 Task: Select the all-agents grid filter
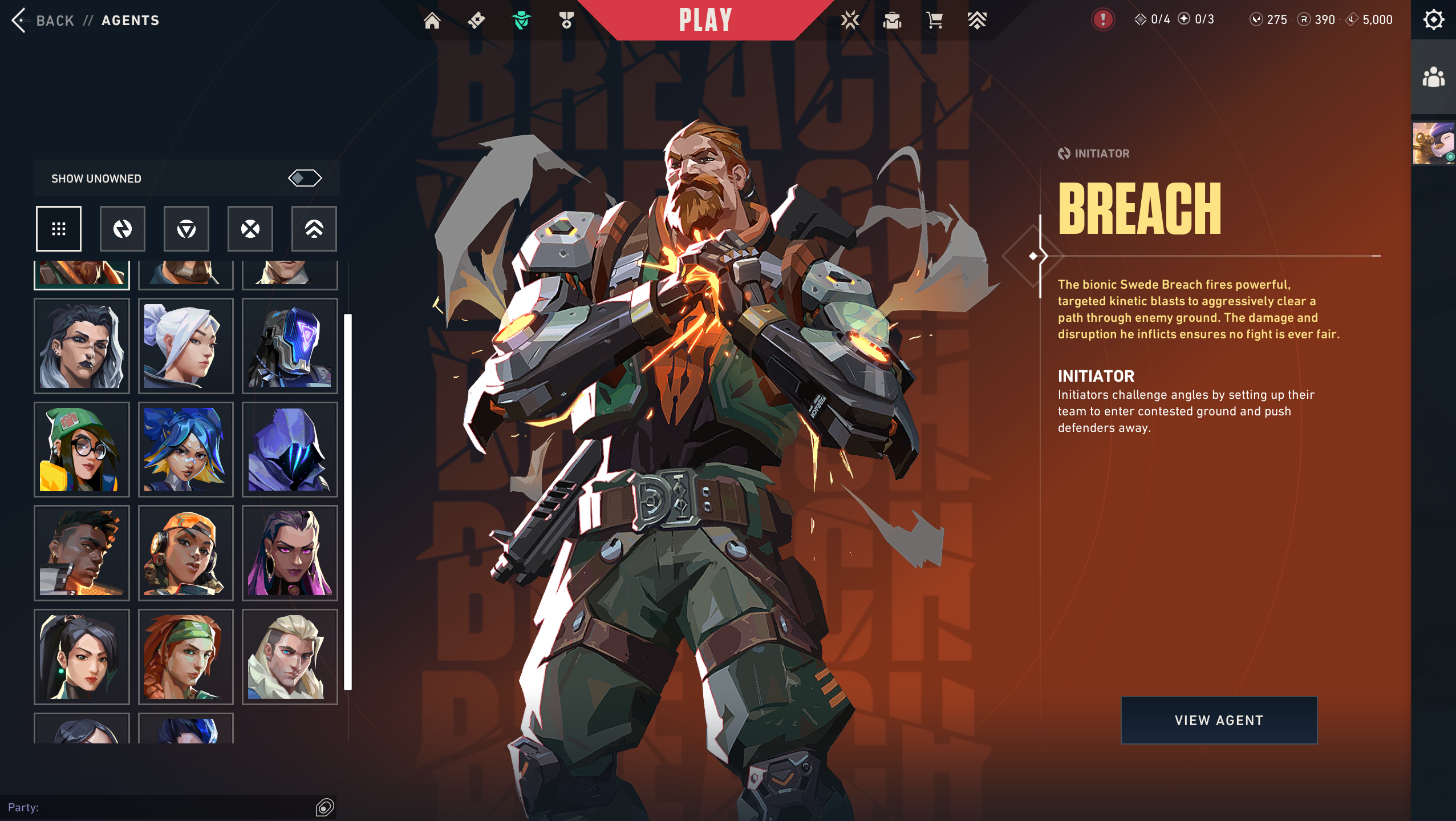(59, 229)
